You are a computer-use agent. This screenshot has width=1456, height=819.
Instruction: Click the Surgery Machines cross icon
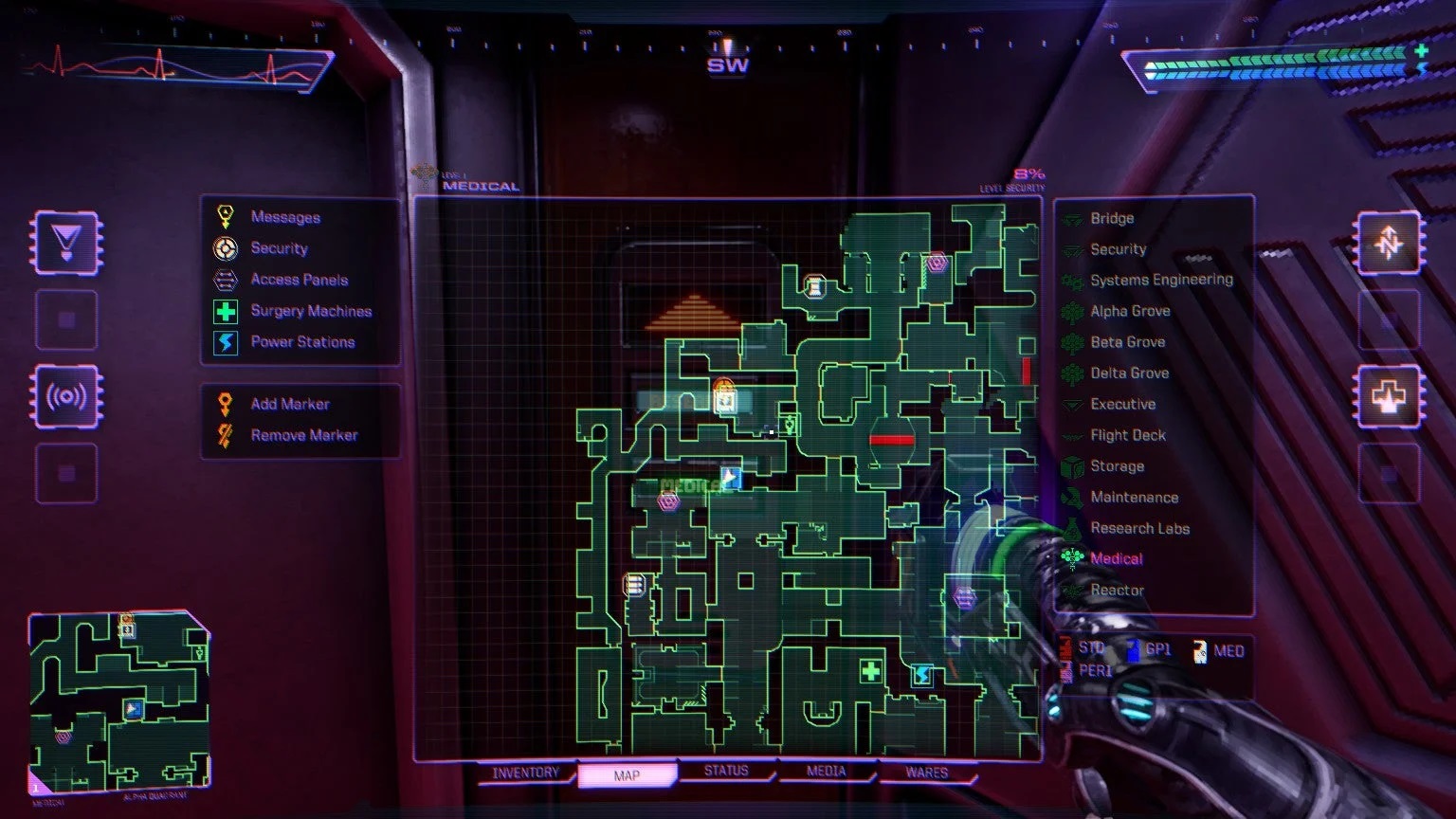[x=225, y=311]
